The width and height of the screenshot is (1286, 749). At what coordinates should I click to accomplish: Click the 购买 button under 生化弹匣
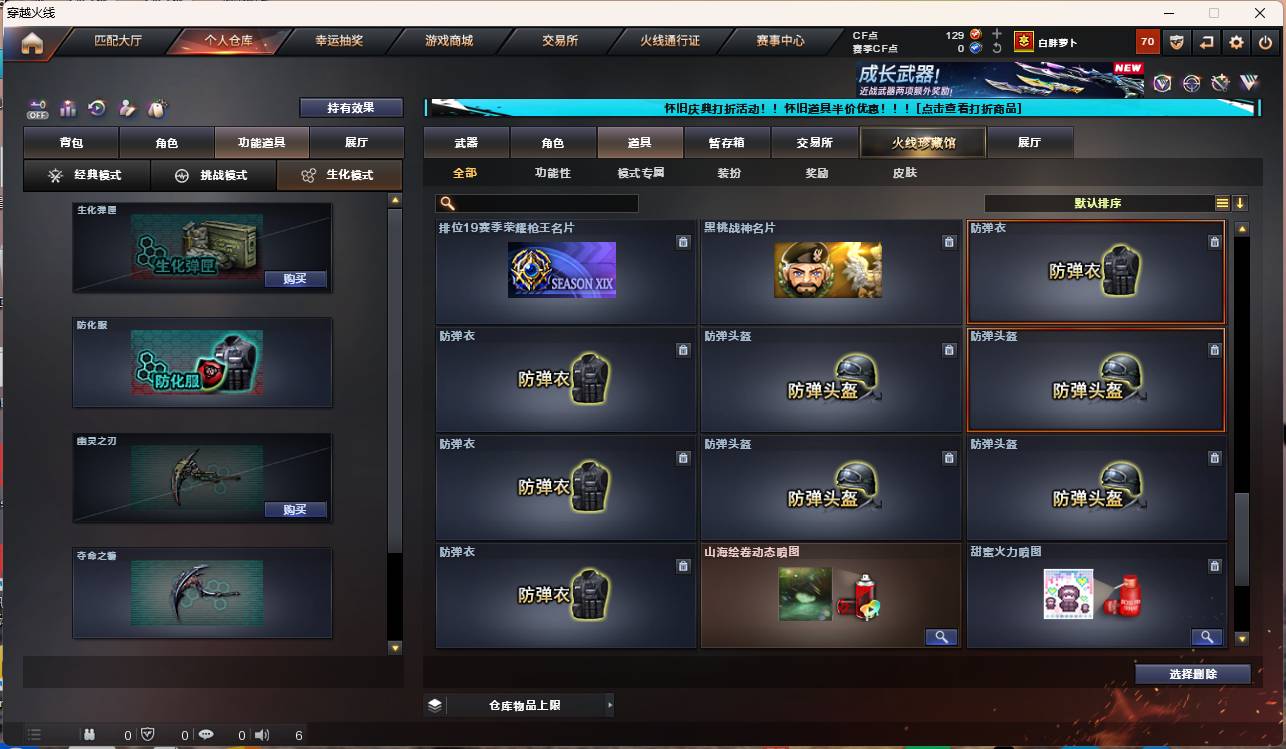[x=295, y=280]
